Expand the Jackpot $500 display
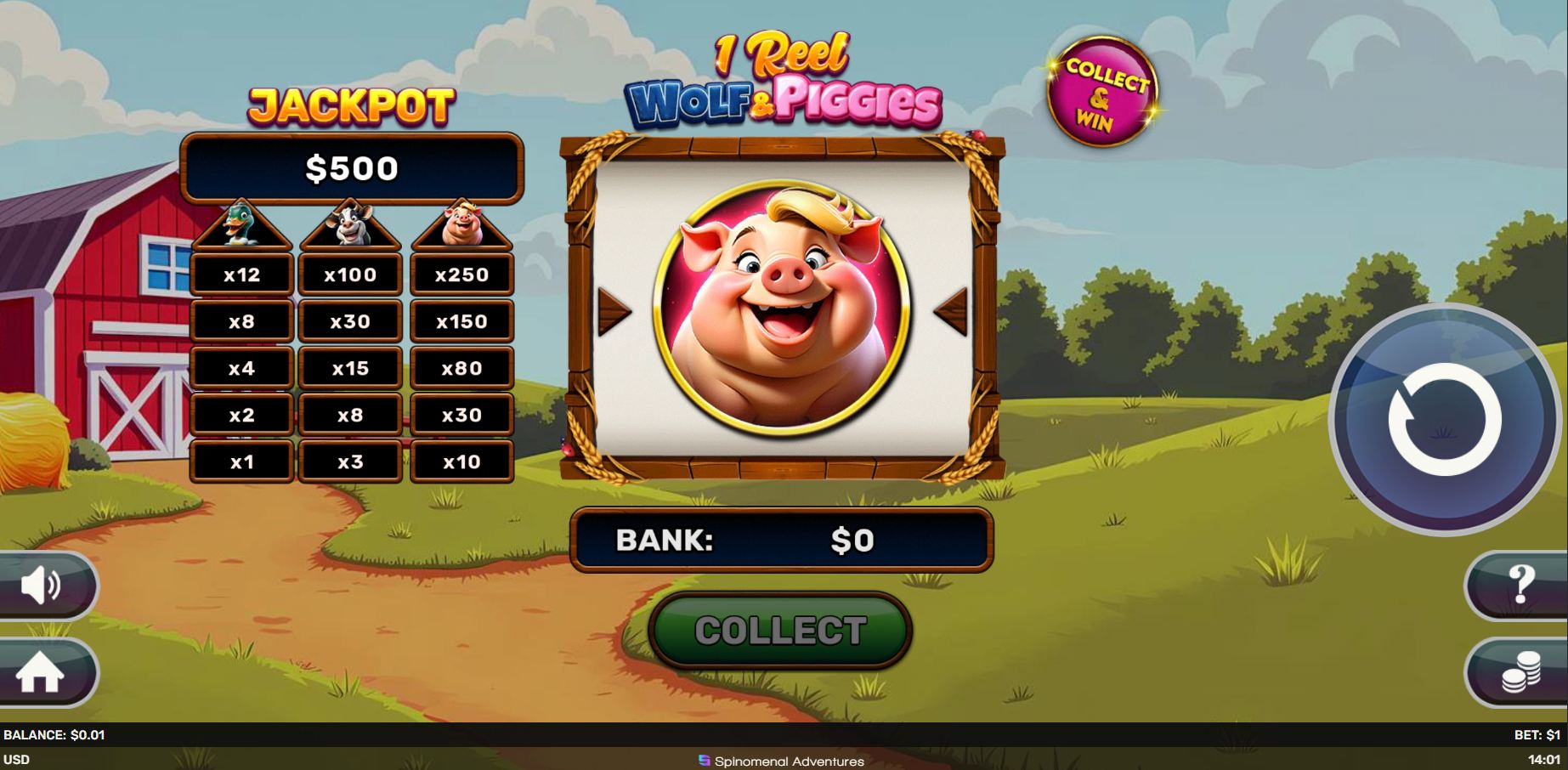1568x770 pixels. pos(351,167)
